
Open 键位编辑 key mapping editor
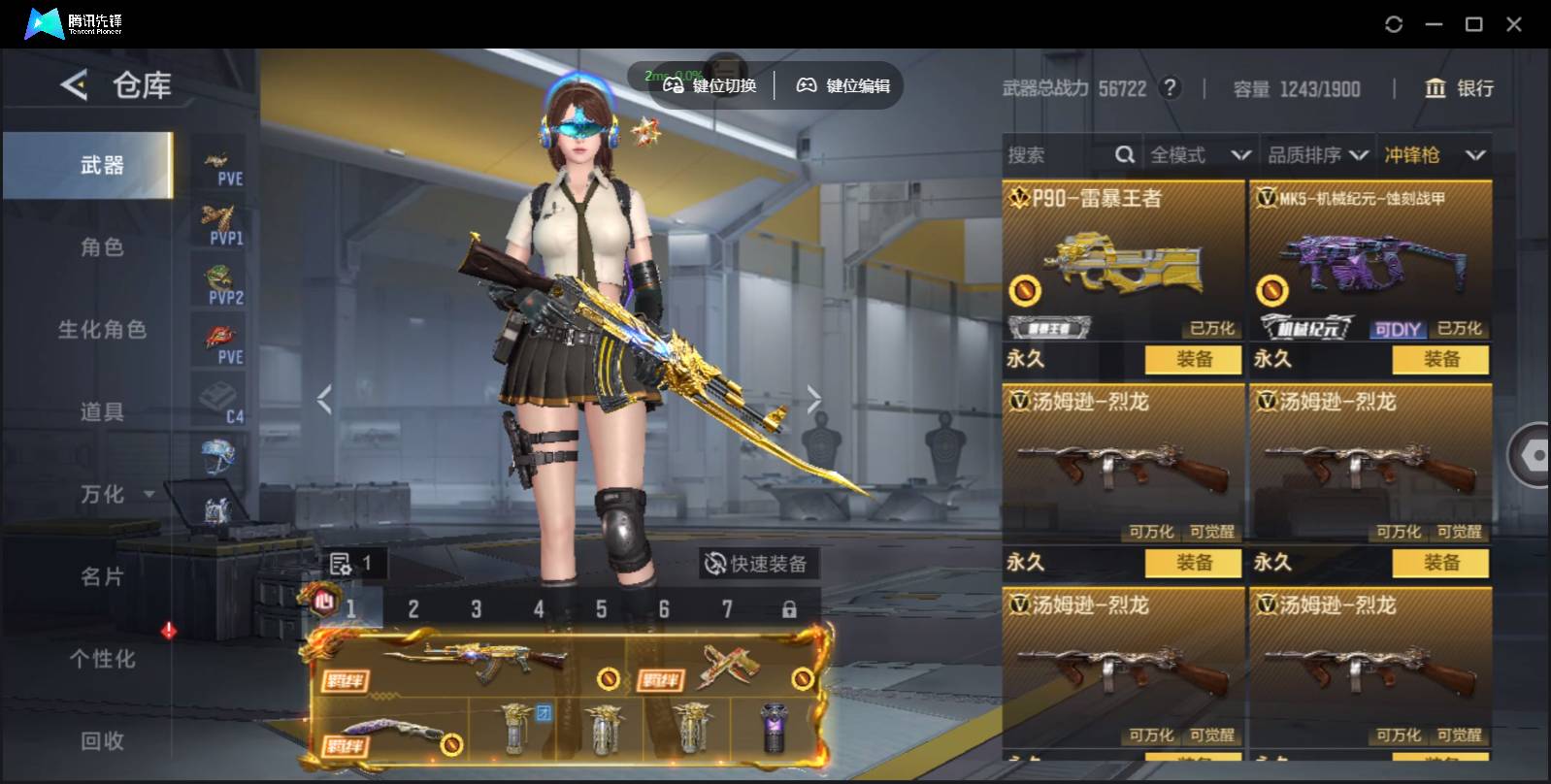coord(843,85)
